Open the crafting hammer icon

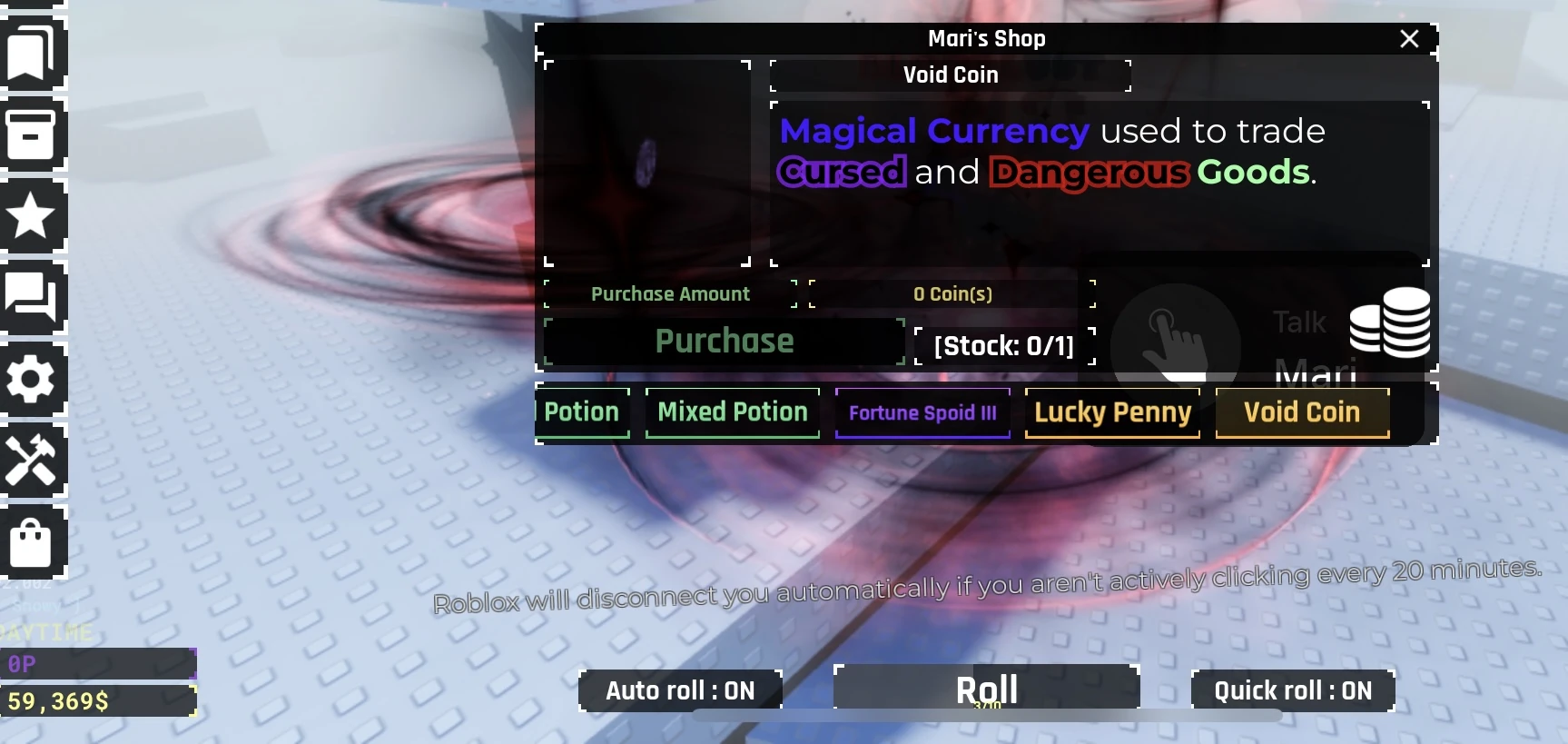point(34,461)
